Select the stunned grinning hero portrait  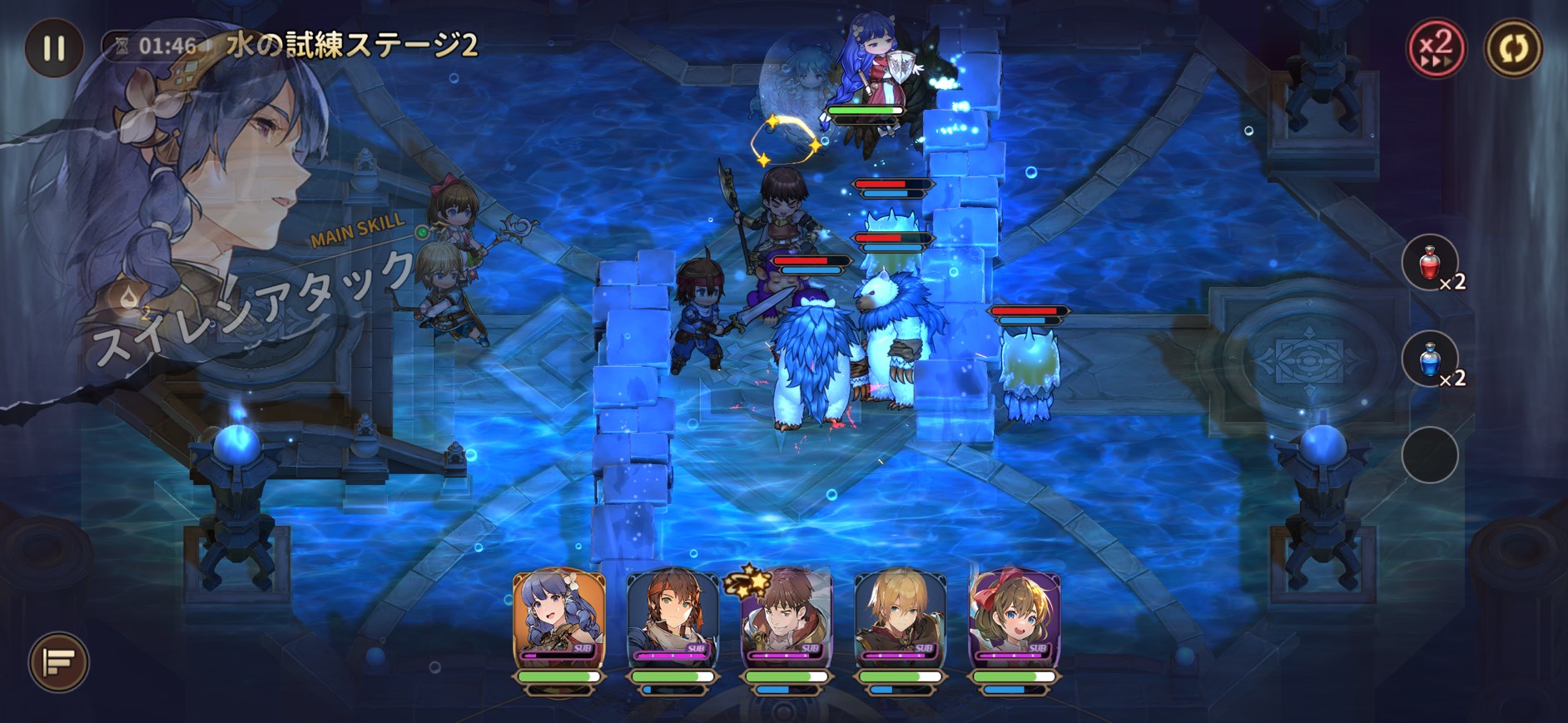coord(786,617)
